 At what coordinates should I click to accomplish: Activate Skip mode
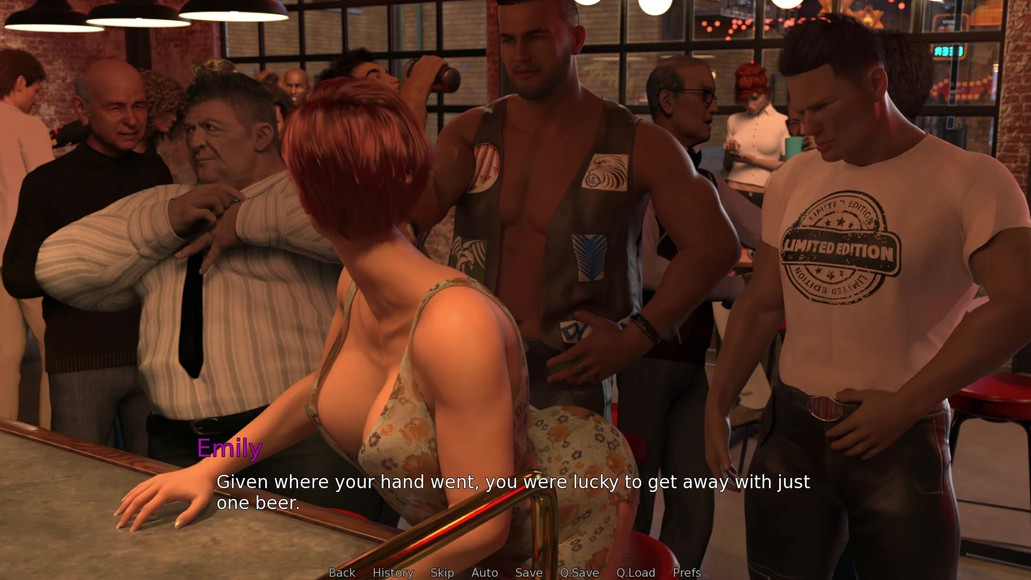click(x=442, y=572)
